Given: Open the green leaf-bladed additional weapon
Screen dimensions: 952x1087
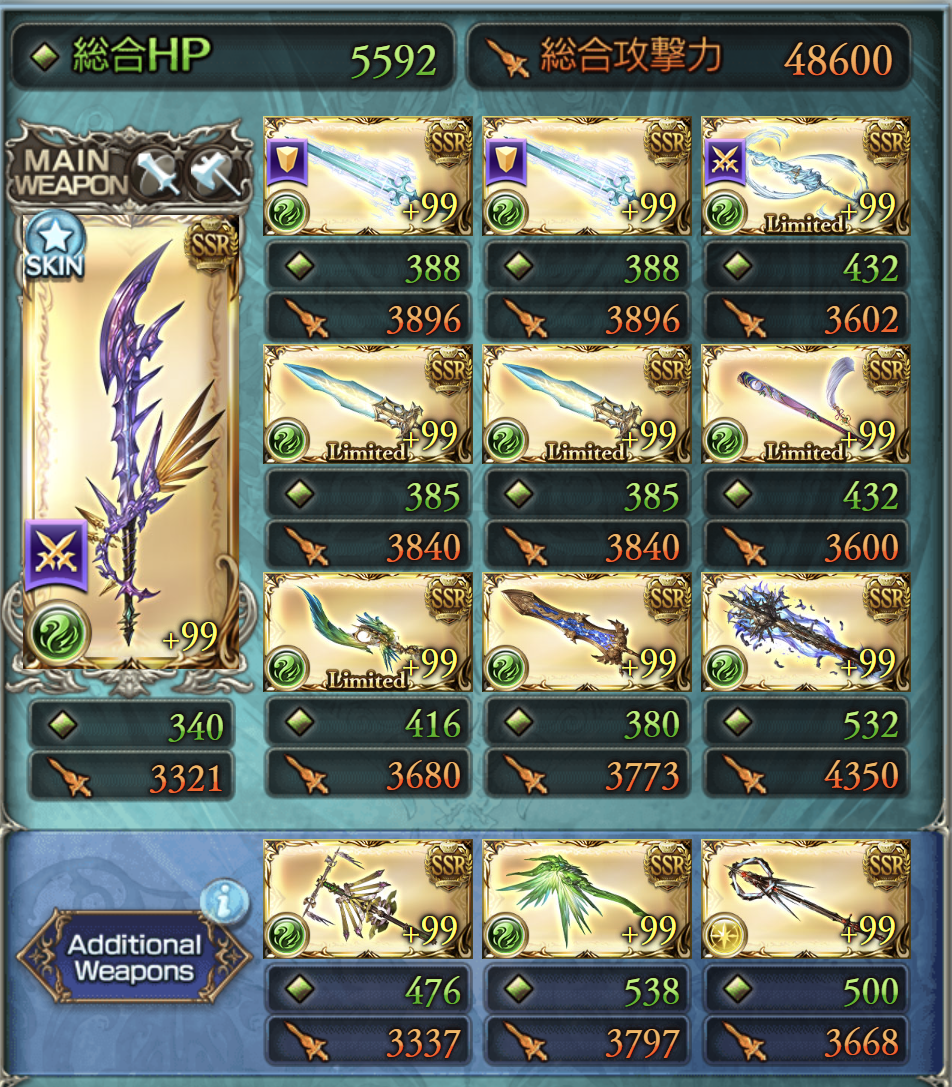Looking at the screenshot, I should click(x=586, y=899).
